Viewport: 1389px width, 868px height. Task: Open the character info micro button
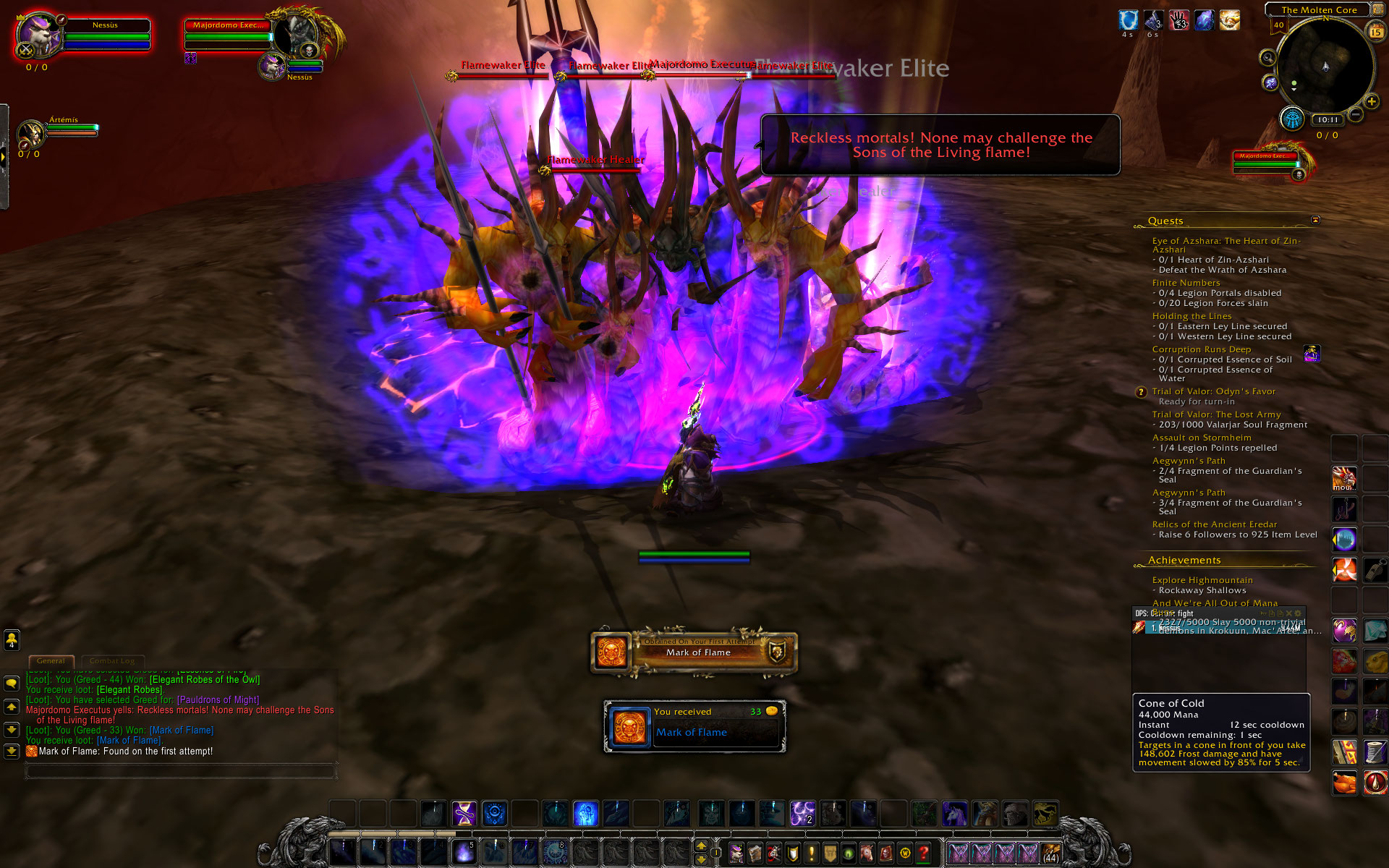(736, 854)
